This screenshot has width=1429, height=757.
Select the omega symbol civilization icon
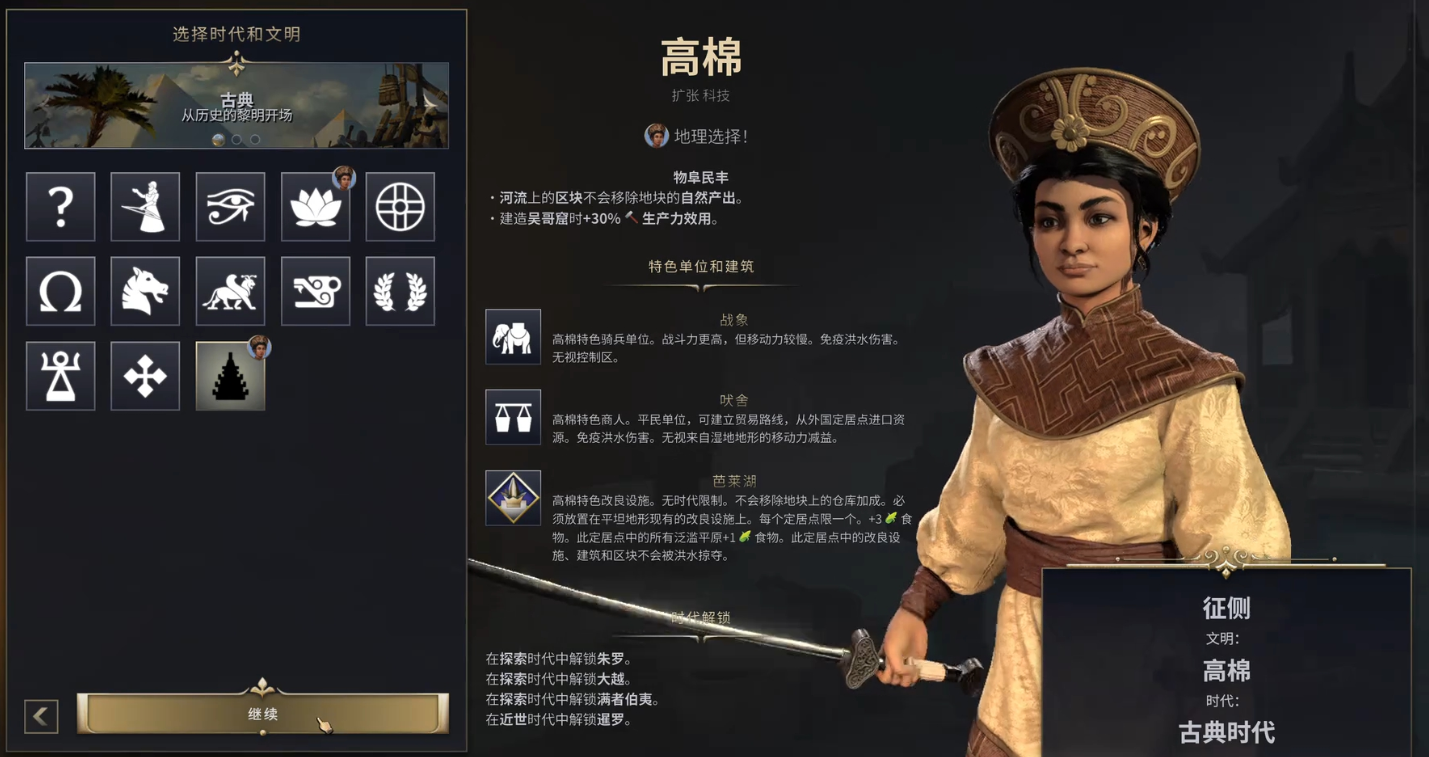point(60,290)
